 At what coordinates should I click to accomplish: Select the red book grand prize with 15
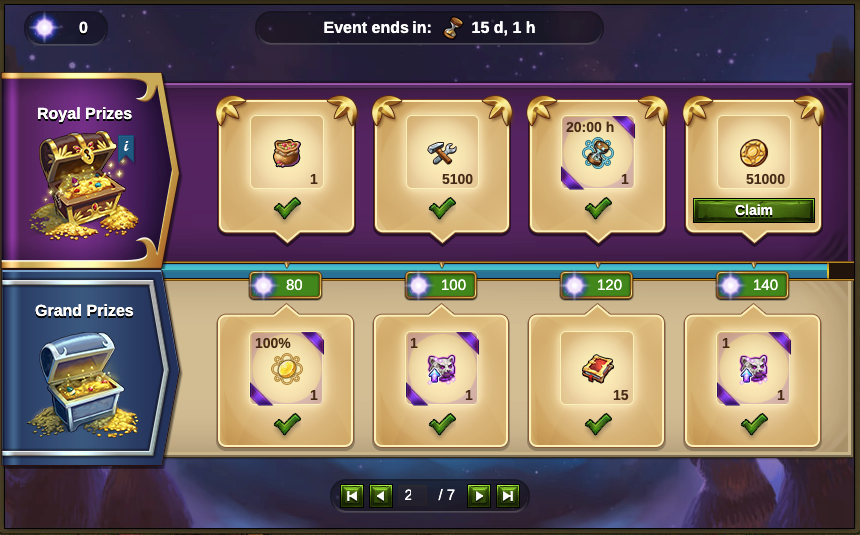[597, 368]
